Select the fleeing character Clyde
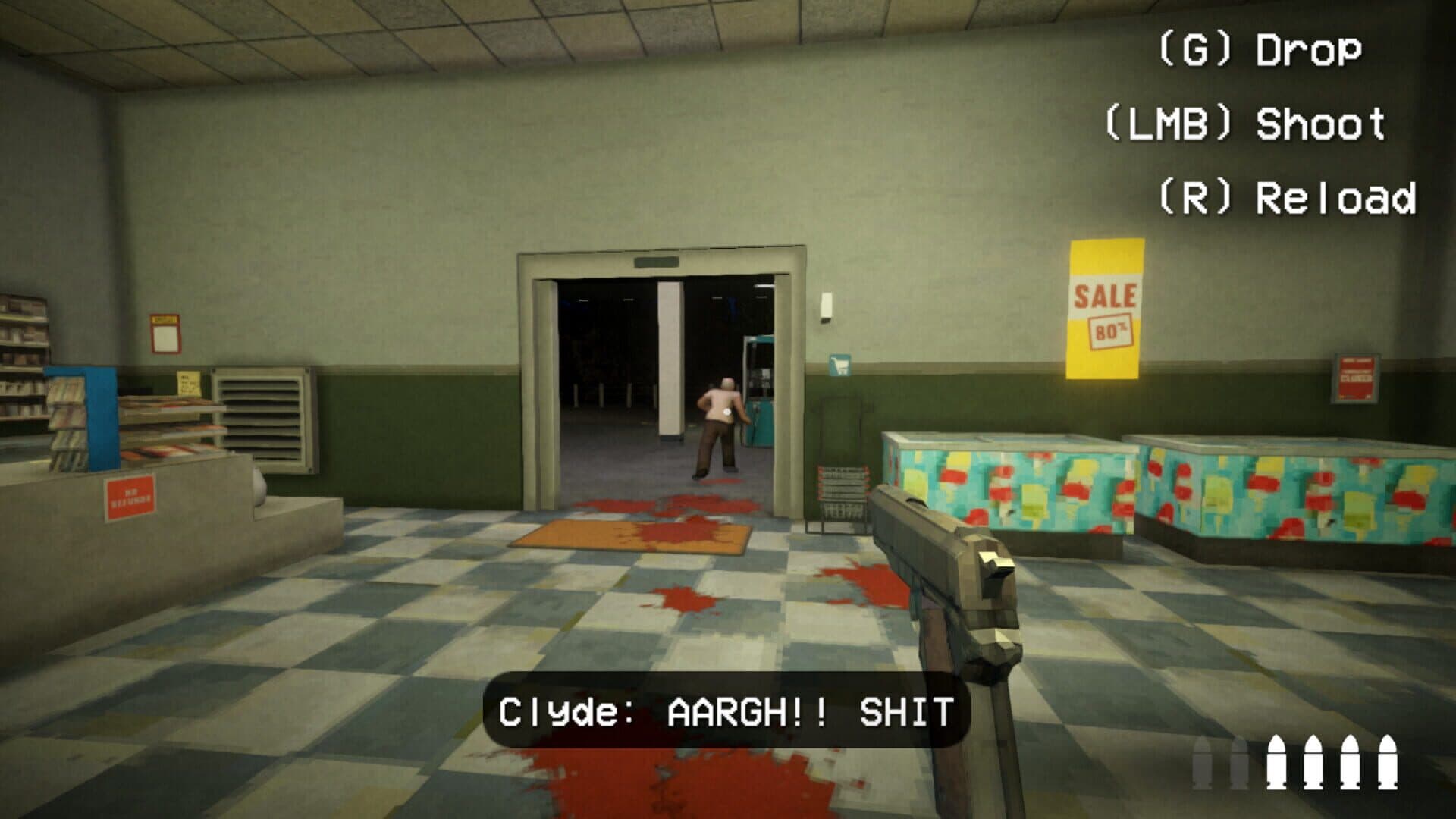Screen dimensions: 1456x819 (x=716, y=428)
